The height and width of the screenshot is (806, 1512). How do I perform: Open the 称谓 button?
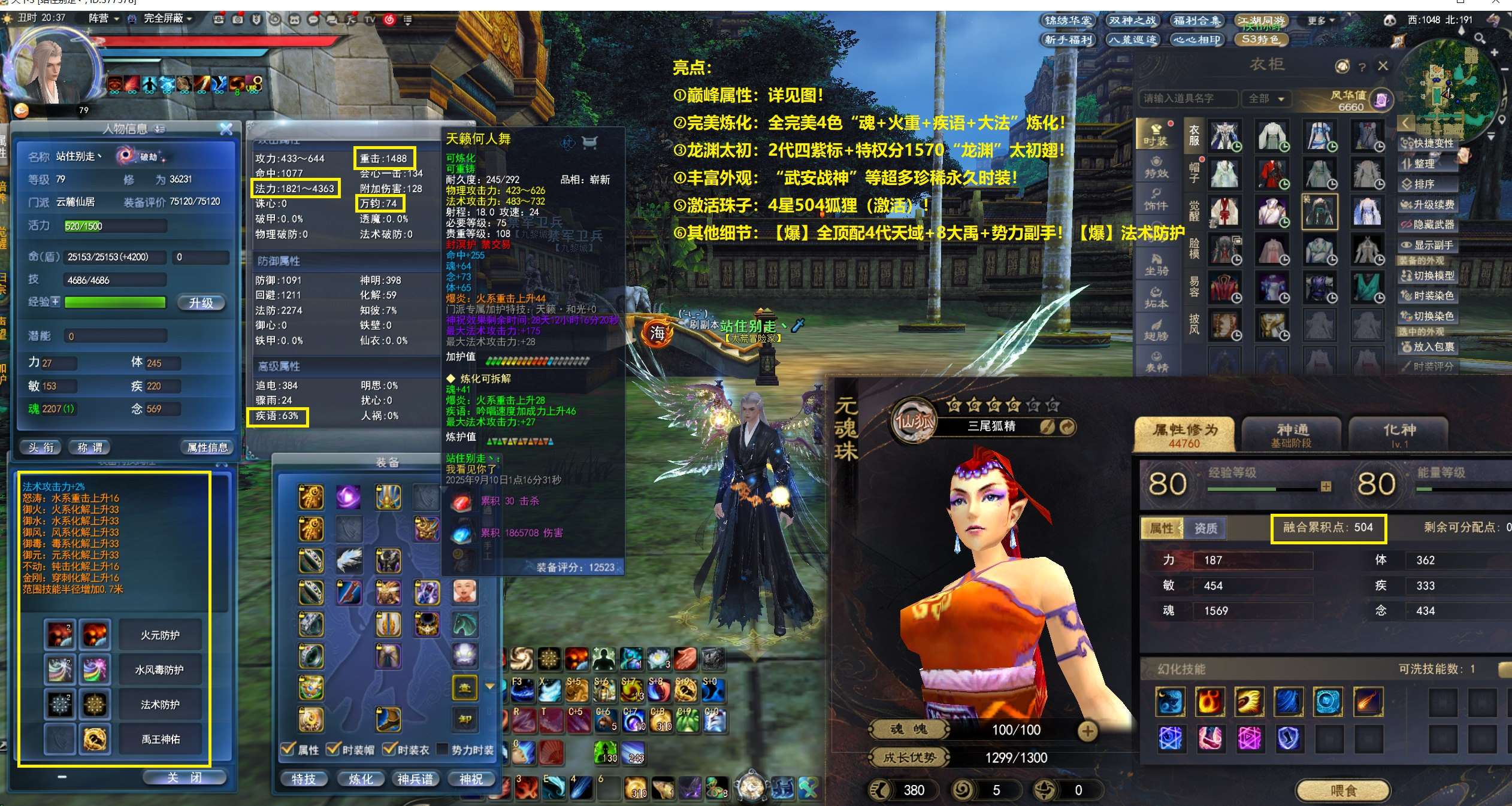pos(90,447)
